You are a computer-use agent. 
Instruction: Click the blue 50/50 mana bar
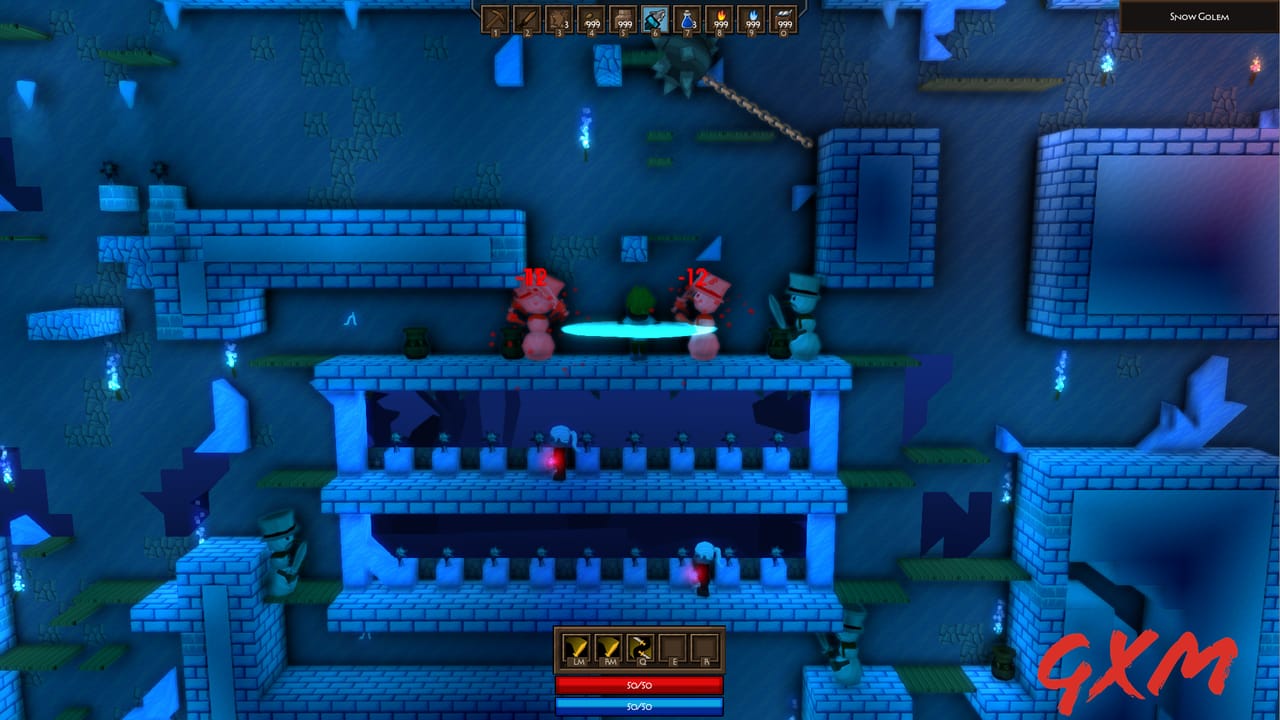640,706
